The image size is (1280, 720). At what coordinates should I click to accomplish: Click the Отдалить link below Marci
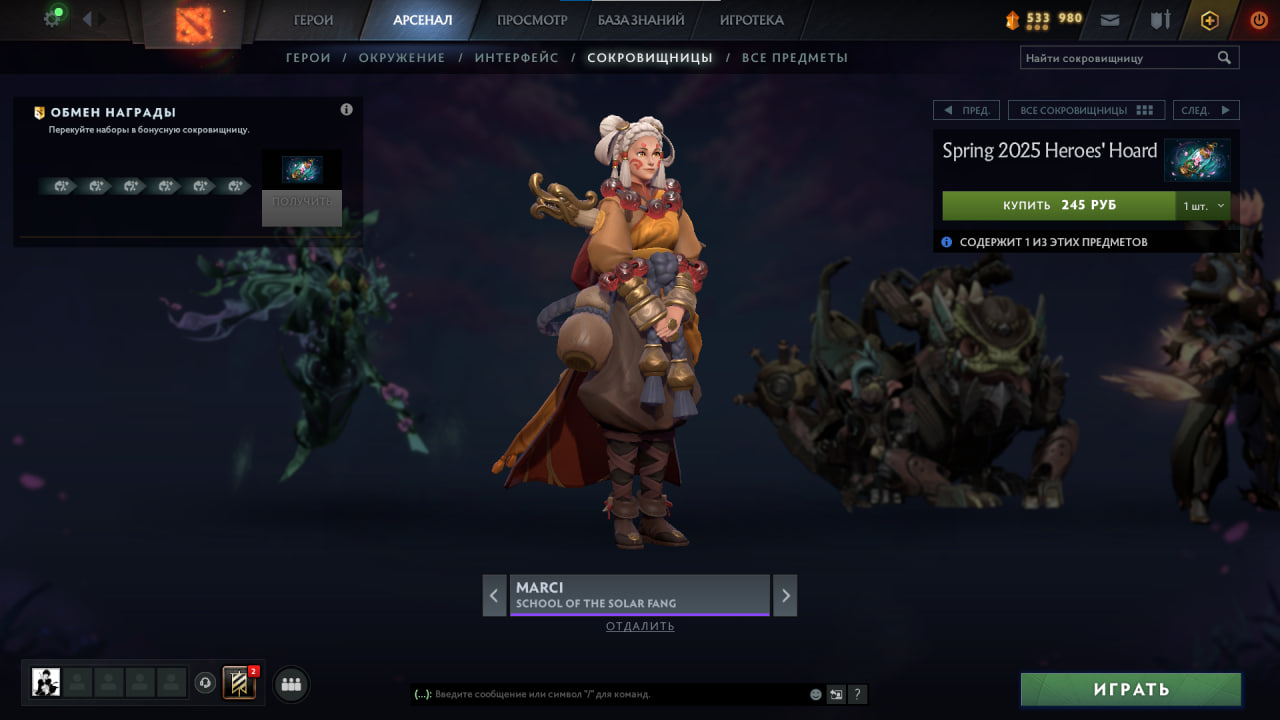coord(639,626)
